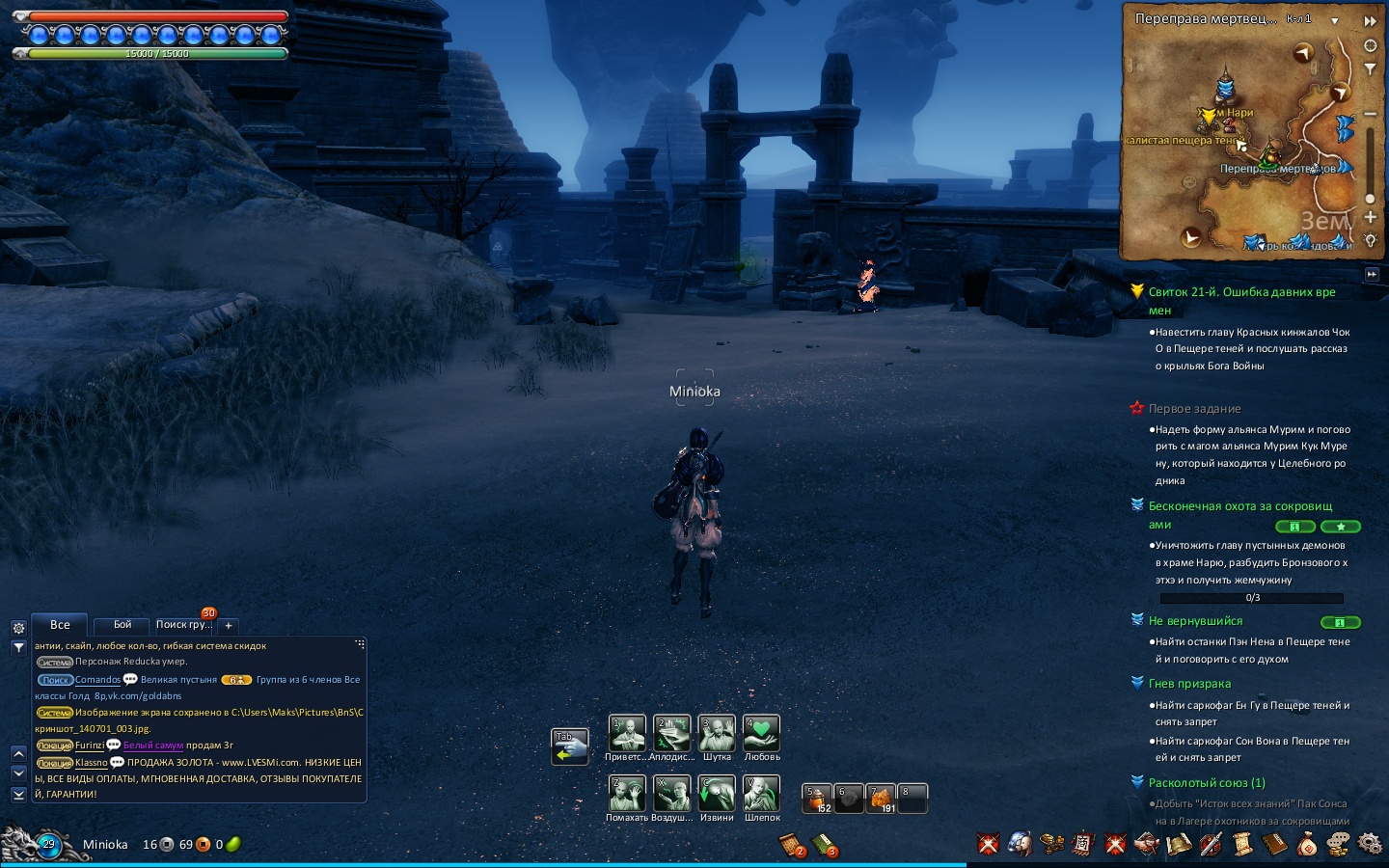Open the brown book journal icon
This screenshot has width=1389, height=868.
point(1274,845)
